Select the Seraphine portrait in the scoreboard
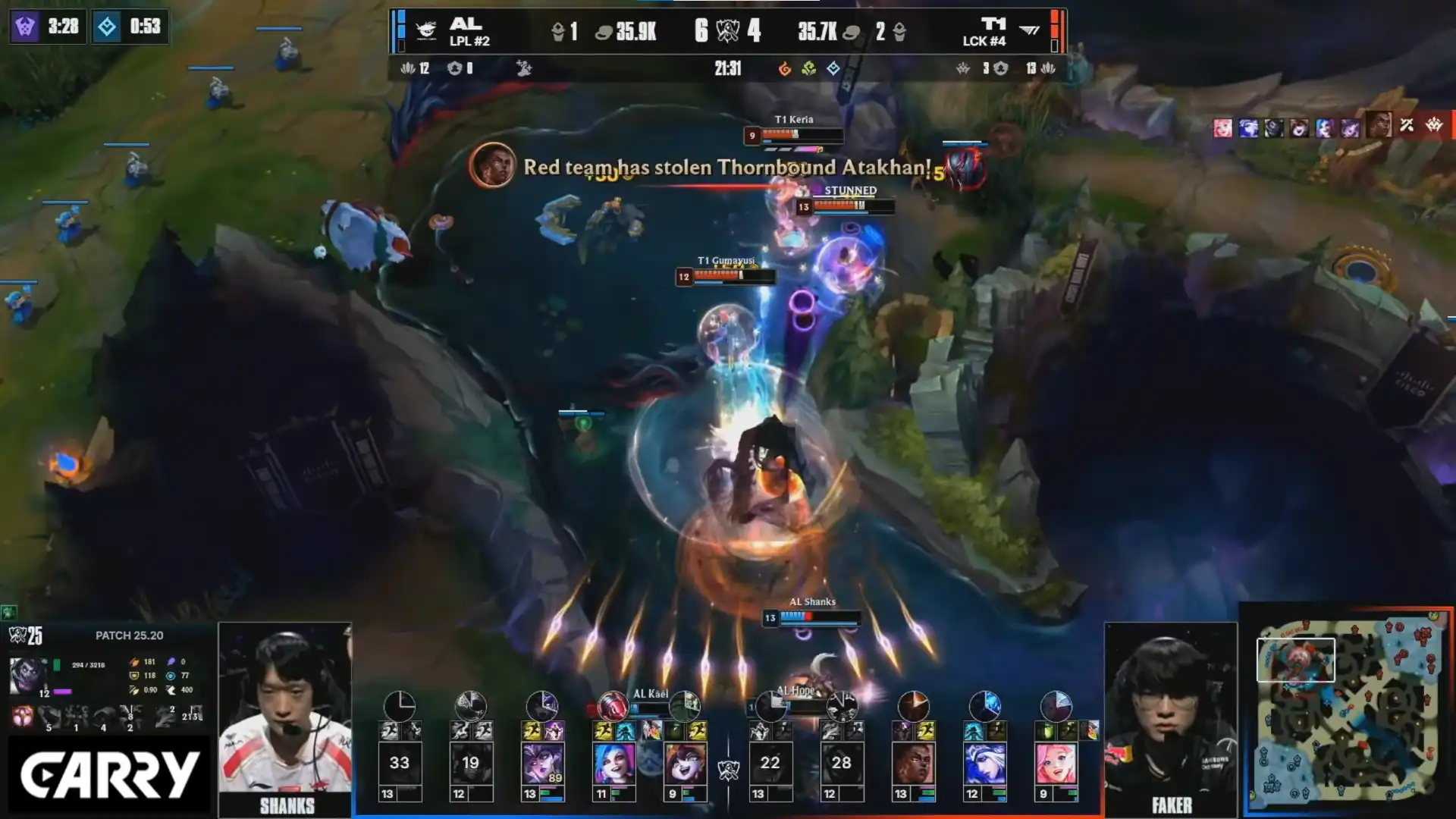Viewport: 1456px width, 819px height. (1056, 763)
